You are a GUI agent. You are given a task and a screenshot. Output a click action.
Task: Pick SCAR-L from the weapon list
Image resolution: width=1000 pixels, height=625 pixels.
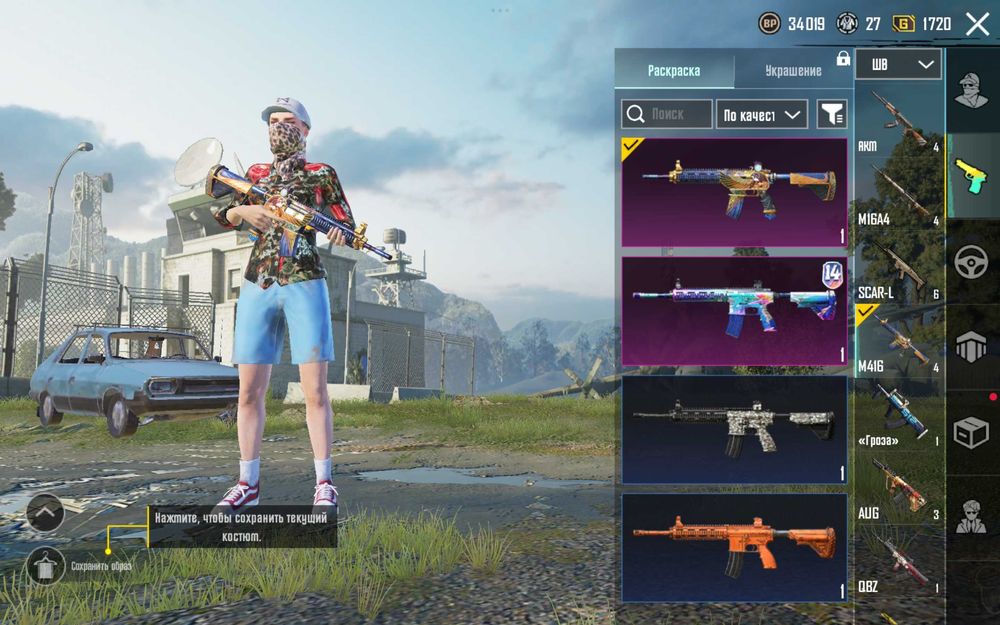(x=898, y=268)
